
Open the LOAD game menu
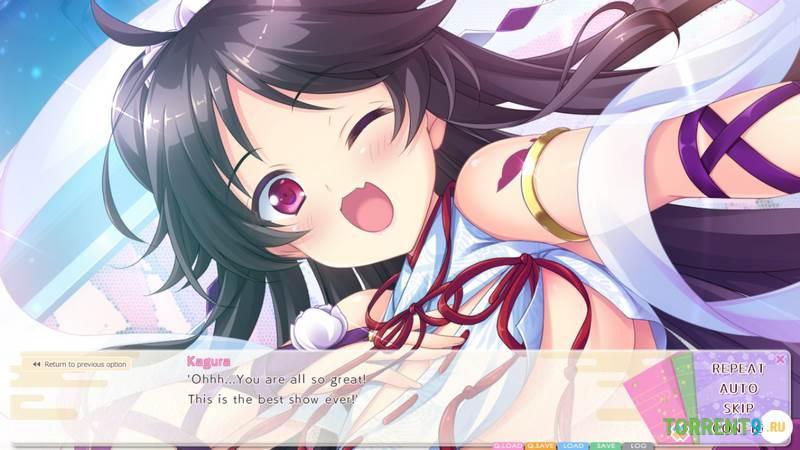pyautogui.click(x=573, y=445)
